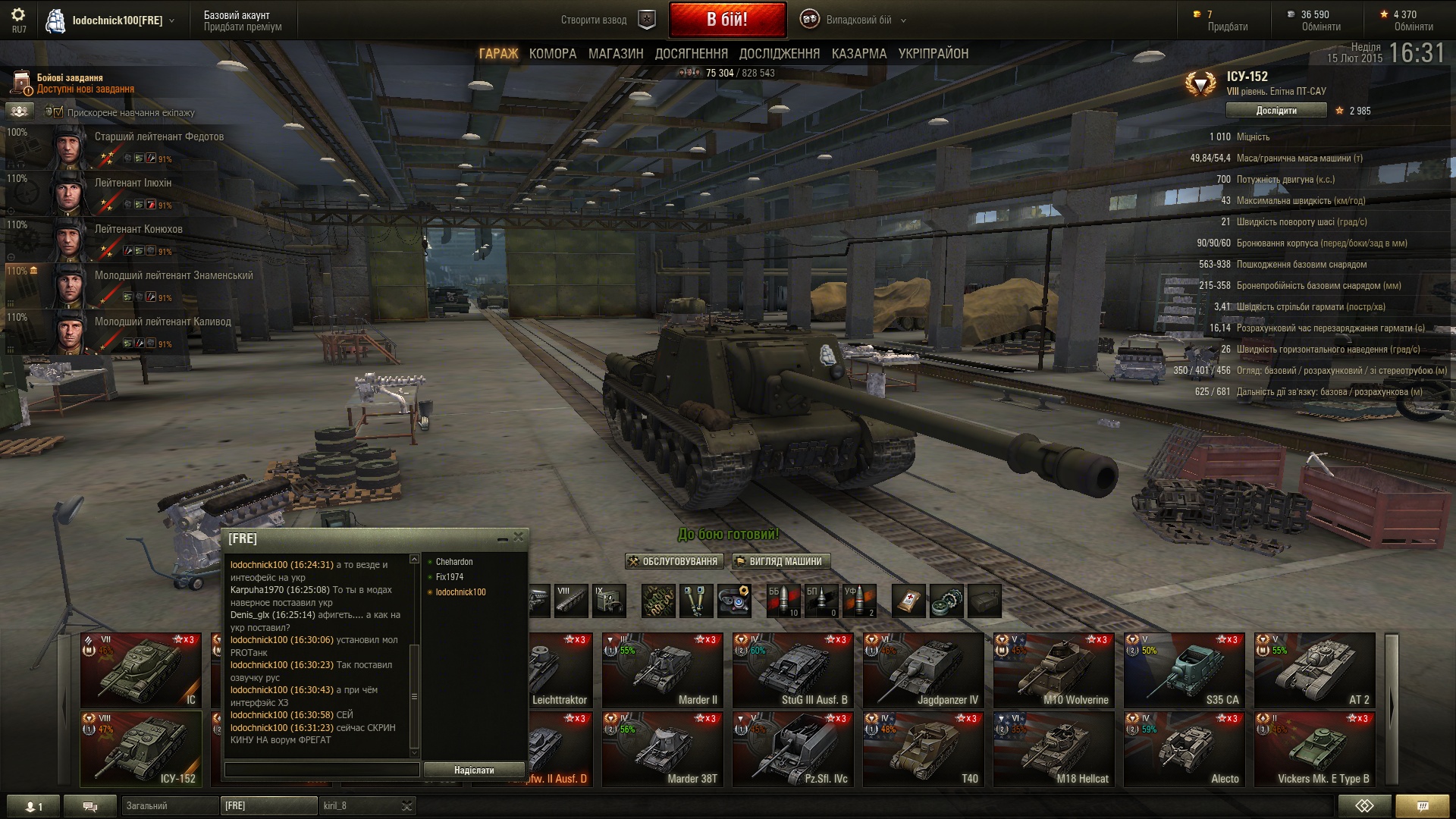
Task: Toggle accelerated crew training checkbox
Action: (58, 112)
